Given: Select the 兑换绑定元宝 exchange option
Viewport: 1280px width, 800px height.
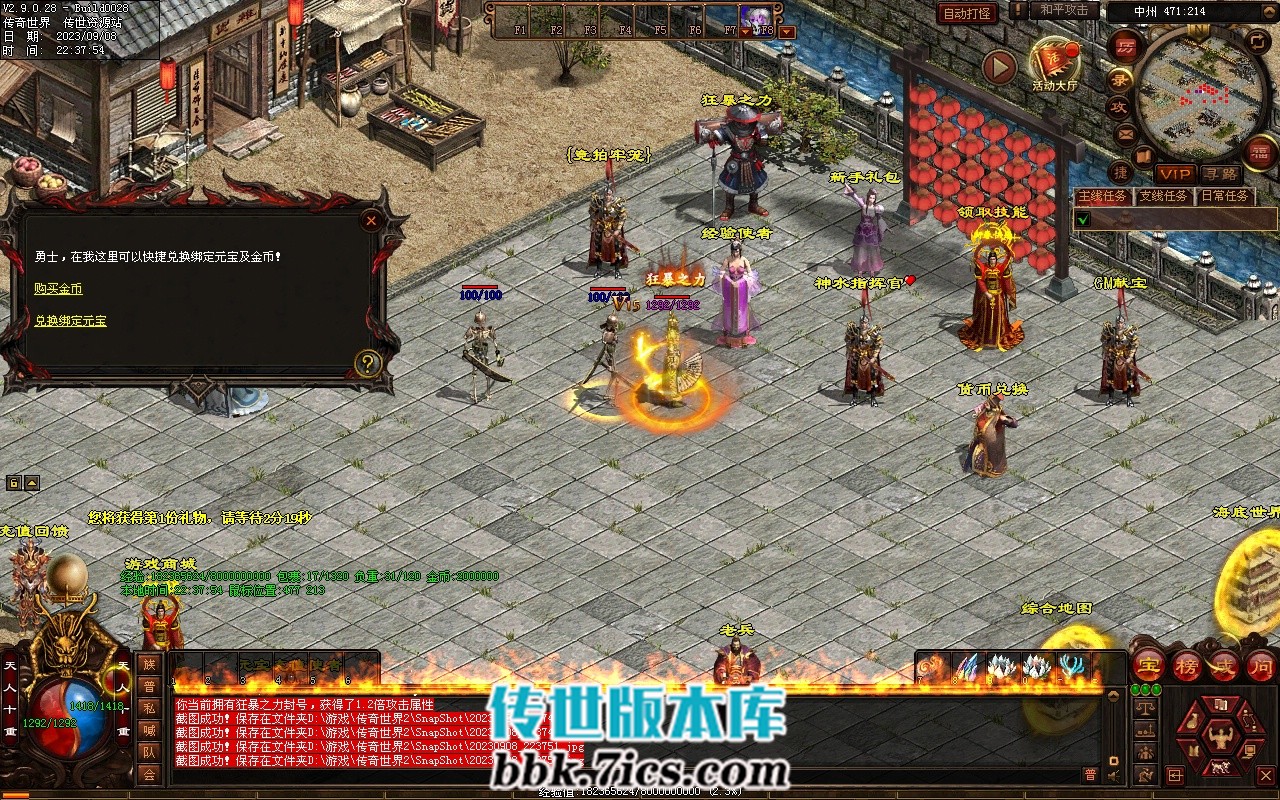Looking at the screenshot, I should pos(70,321).
